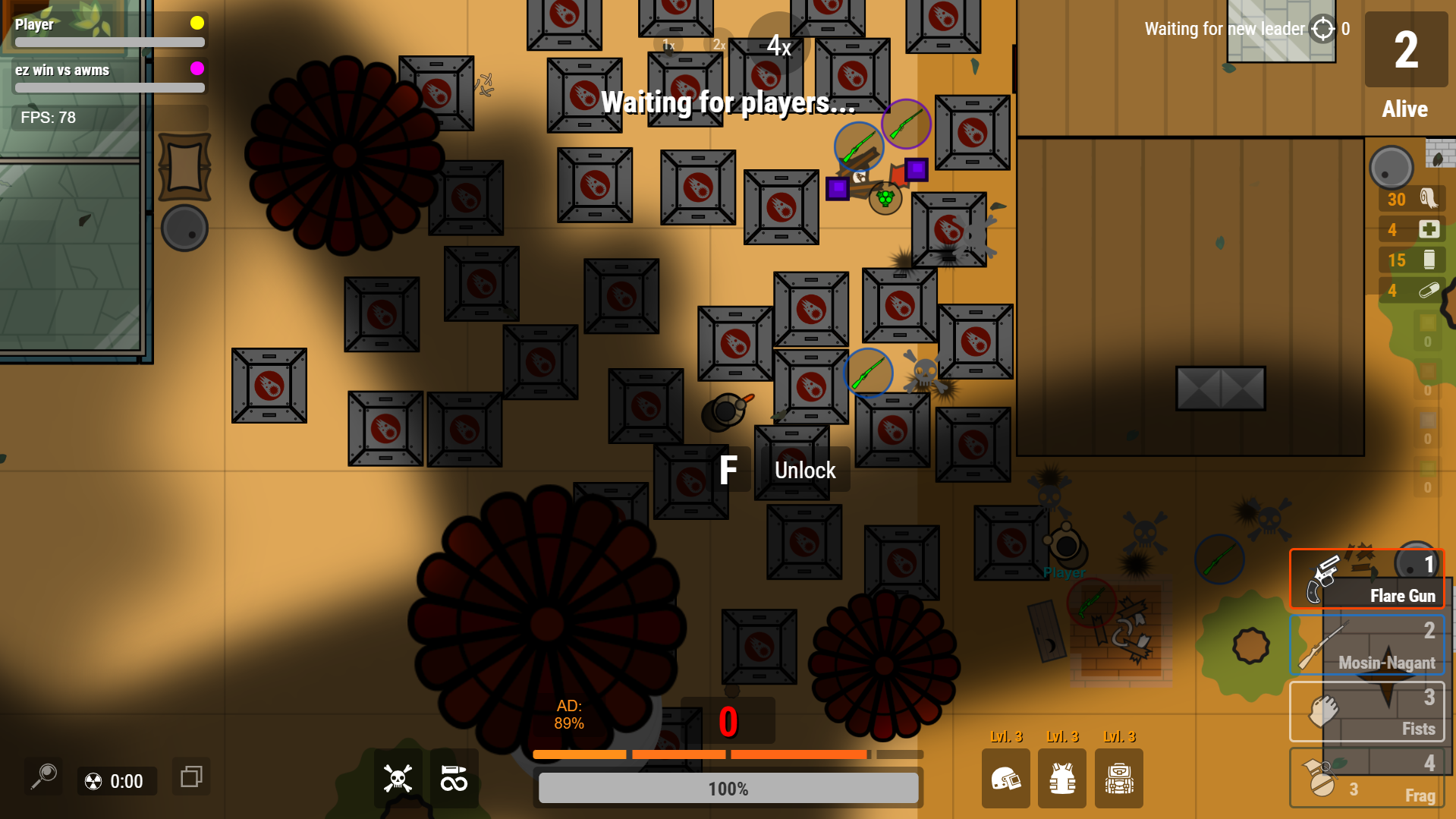Select the 1x scope
Viewport: 1456px width, 819px height.
click(x=668, y=45)
